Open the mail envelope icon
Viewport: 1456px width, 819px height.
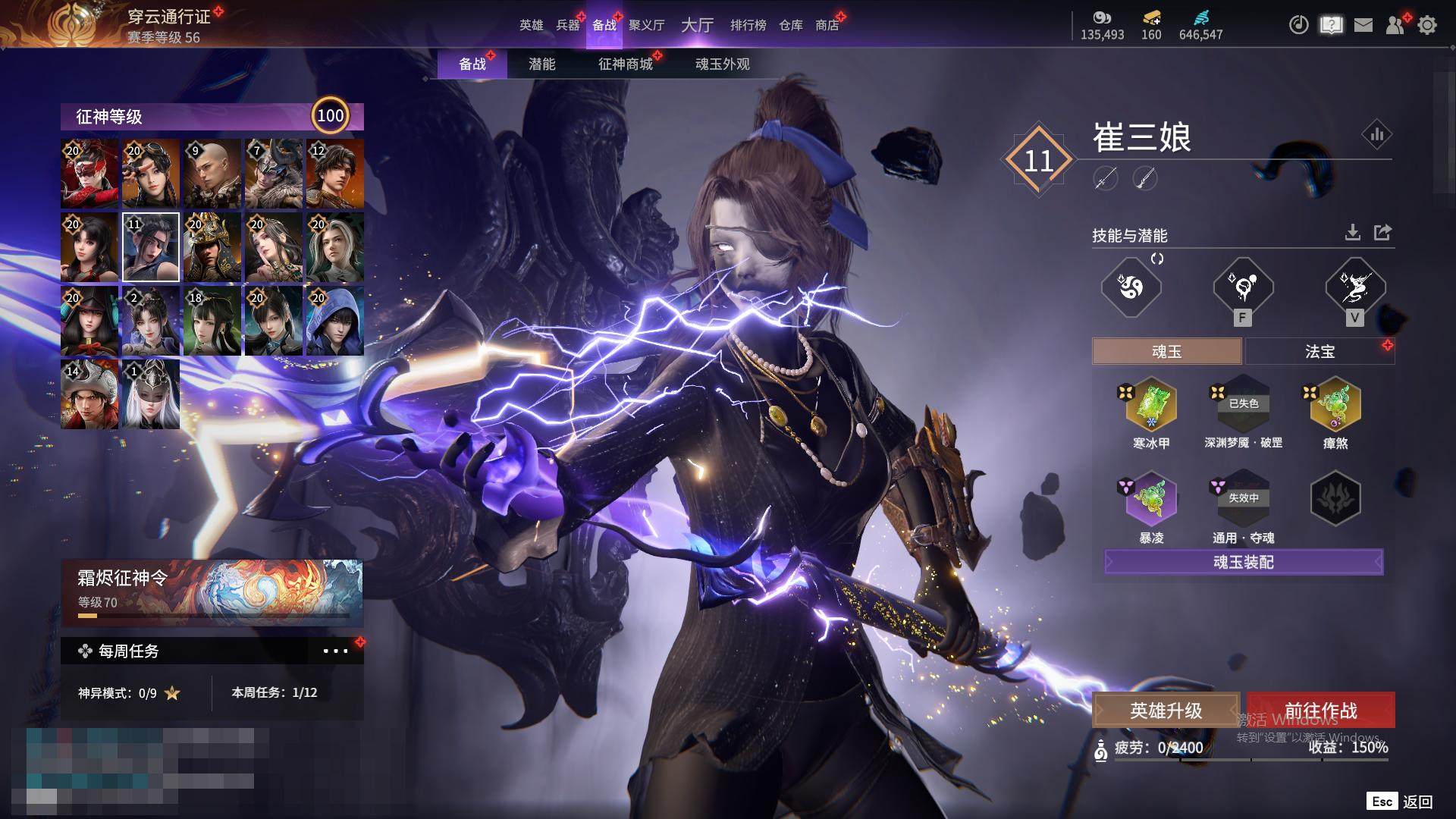tap(1363, 25)
